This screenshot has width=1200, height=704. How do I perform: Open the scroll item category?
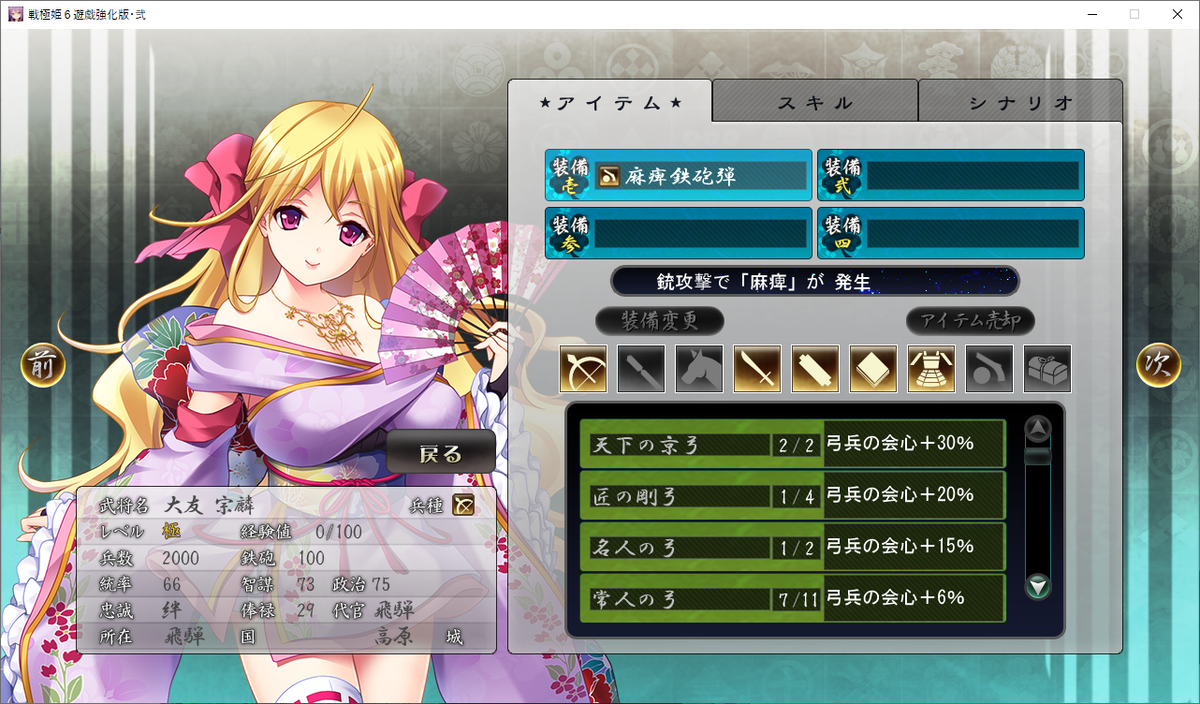pos(815,369)
